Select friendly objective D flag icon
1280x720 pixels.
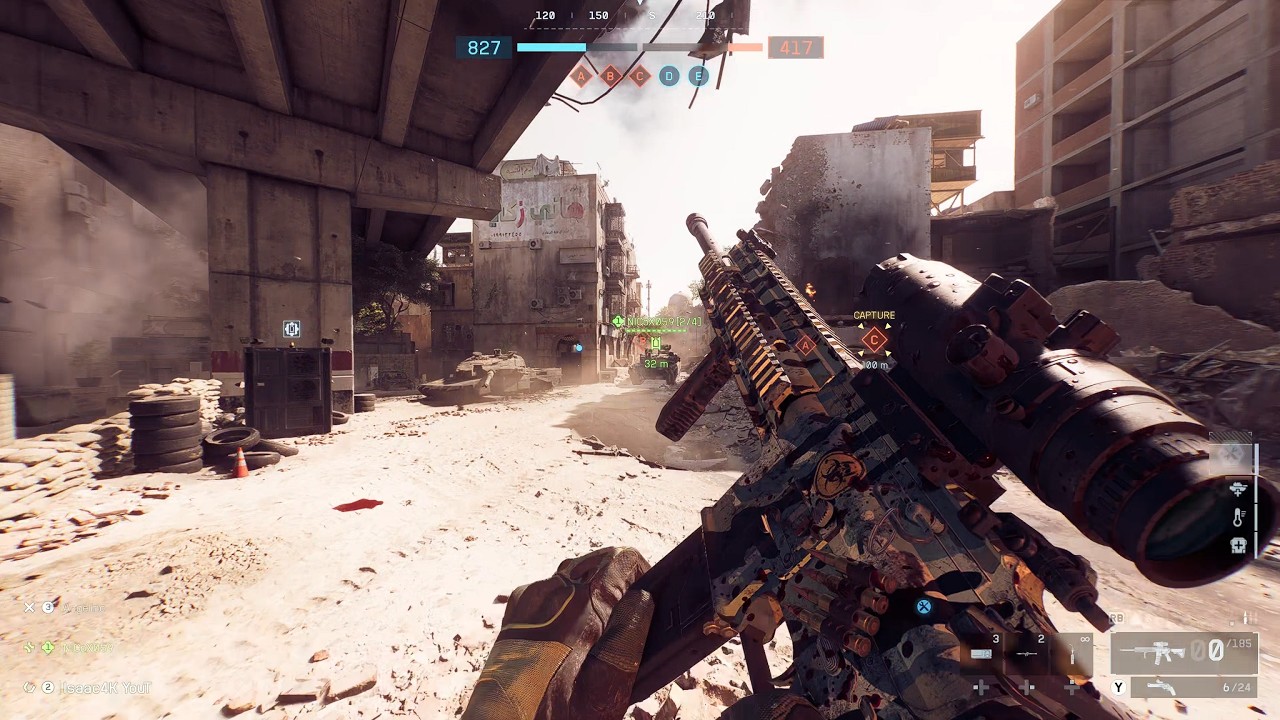point(669,76)
